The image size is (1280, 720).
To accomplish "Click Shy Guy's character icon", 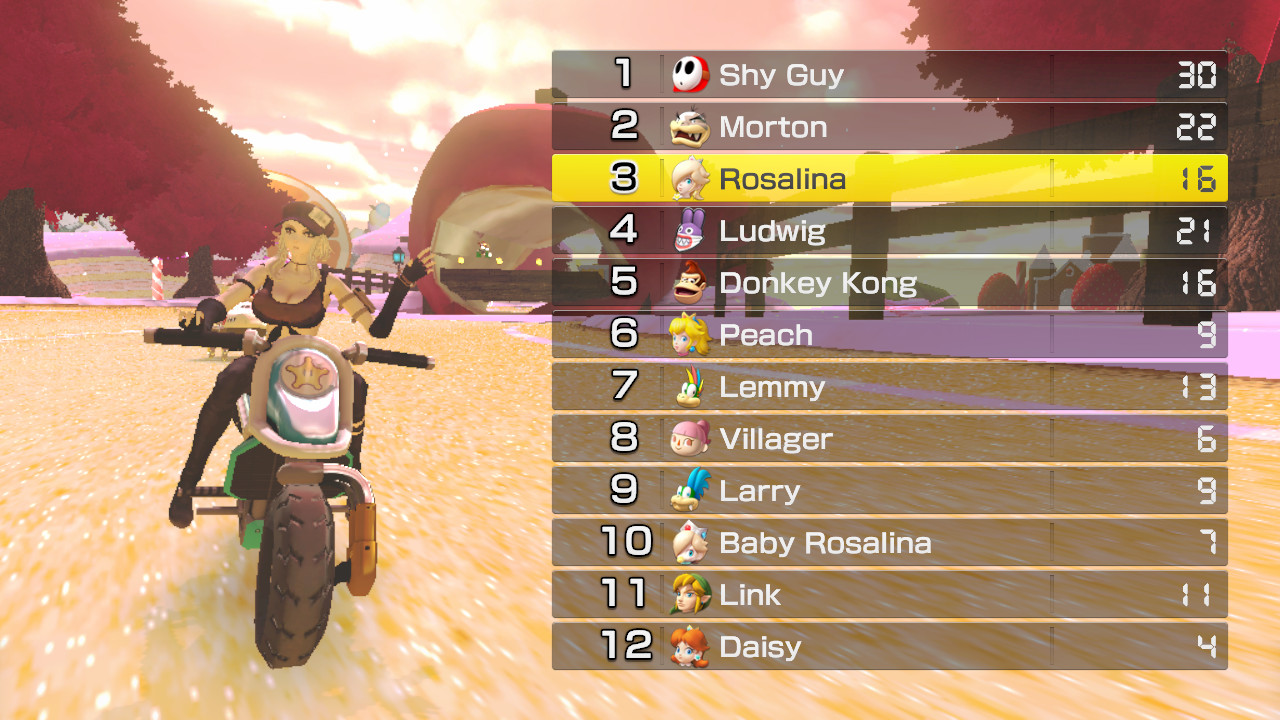I will point(686,73).
